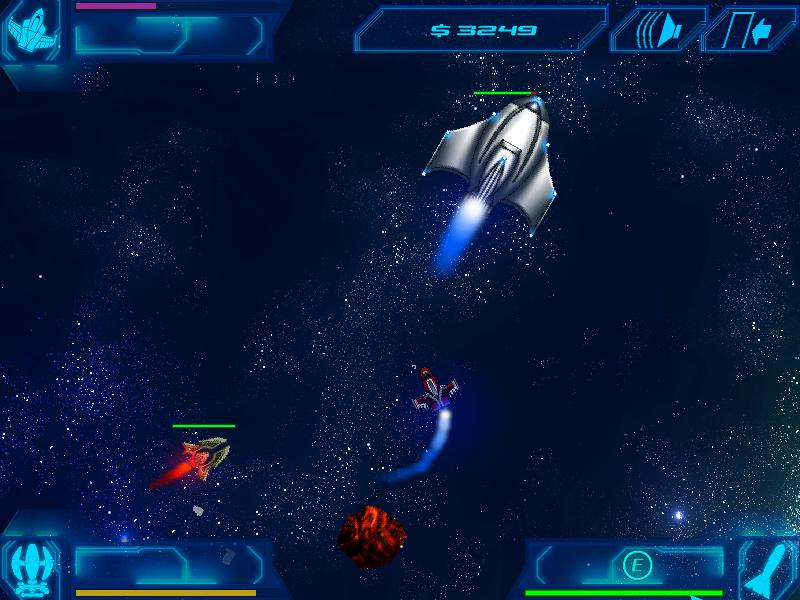Activate the rocket icon in the bottom corner
The image size is (800, 600).
point(768,570)
